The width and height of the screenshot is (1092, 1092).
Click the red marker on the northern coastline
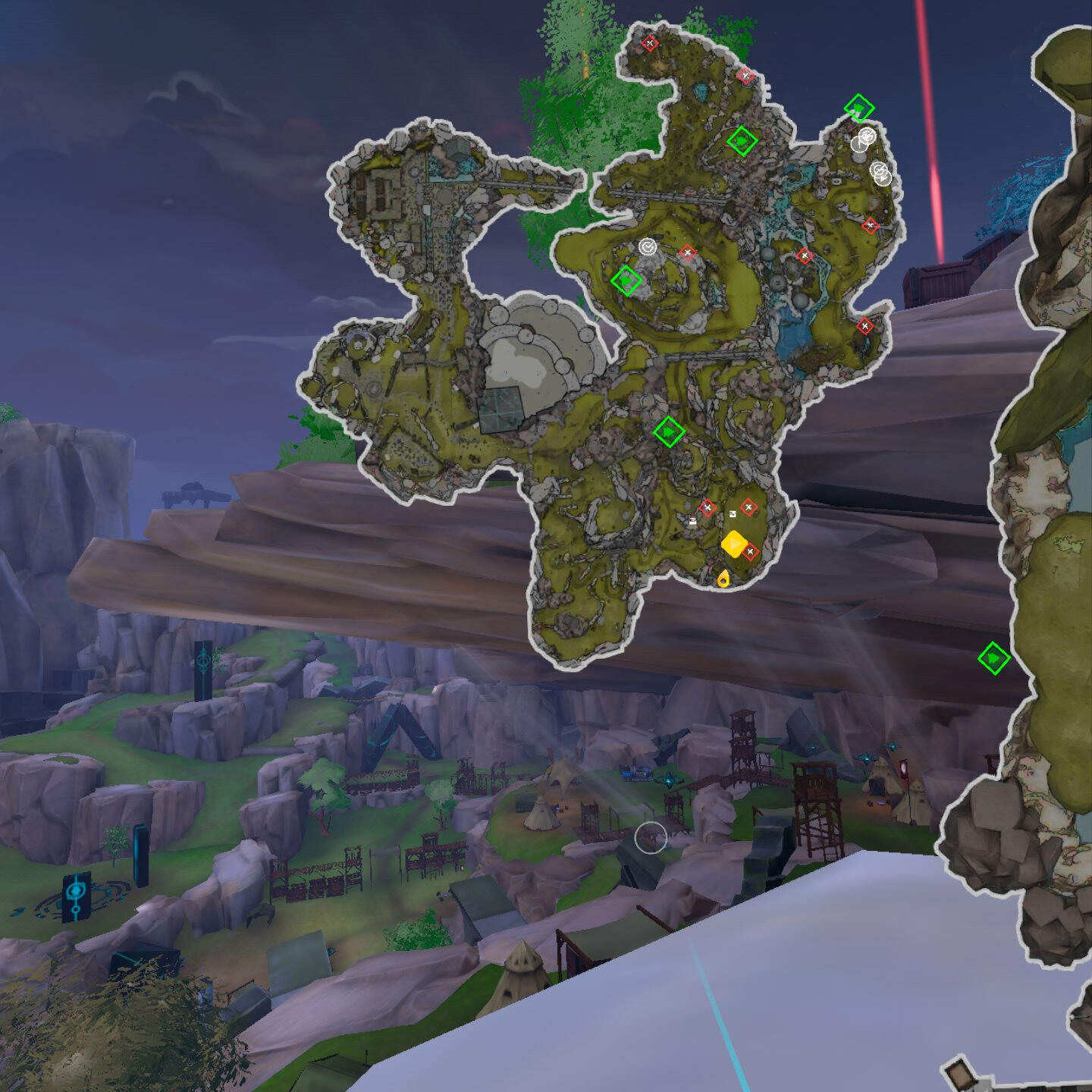[x=747, y=76]
